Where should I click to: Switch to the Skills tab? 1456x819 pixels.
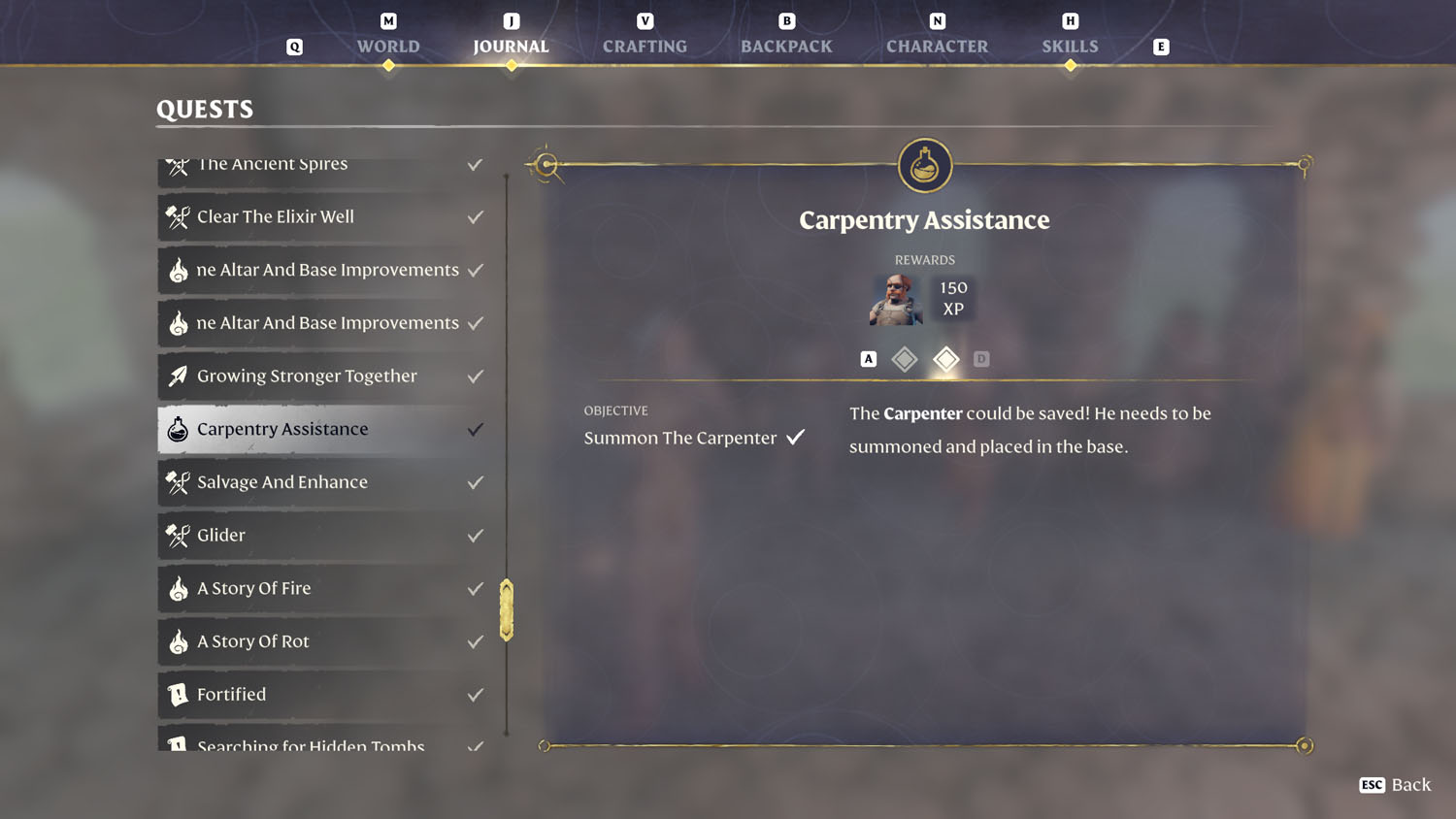tap(1070, 46)
